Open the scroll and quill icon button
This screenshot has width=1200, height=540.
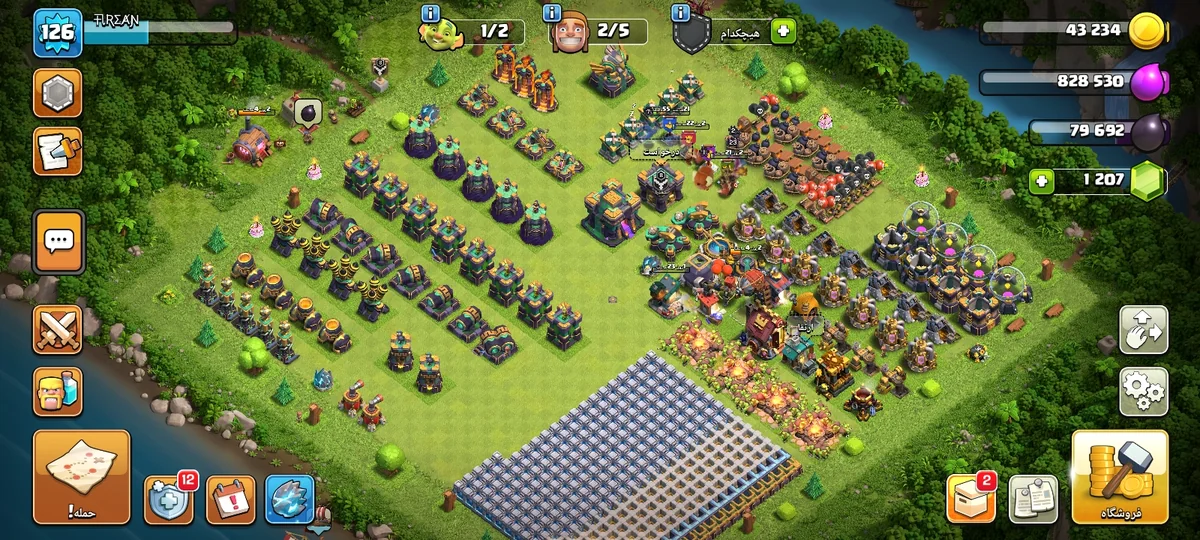pos(58,151)
